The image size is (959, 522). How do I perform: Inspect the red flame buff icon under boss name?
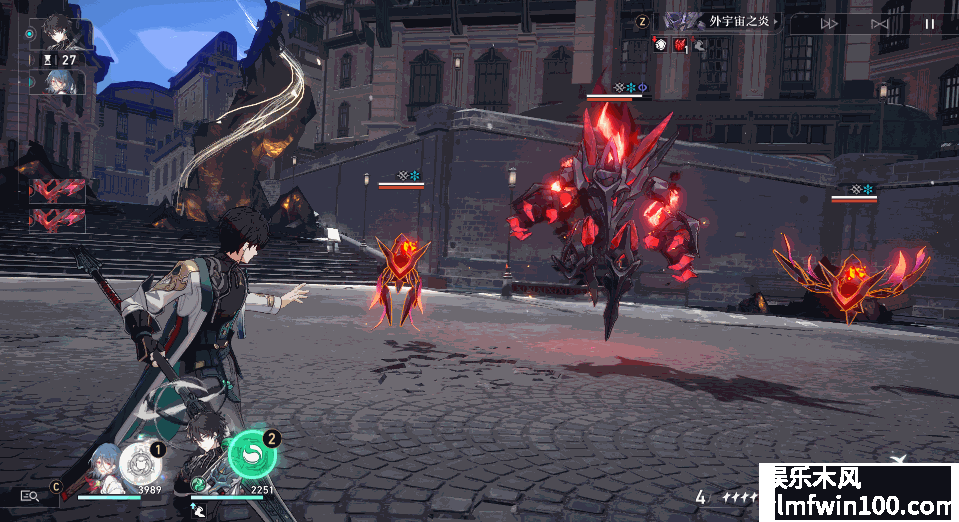pyautogui.click(x=678, y=44)
